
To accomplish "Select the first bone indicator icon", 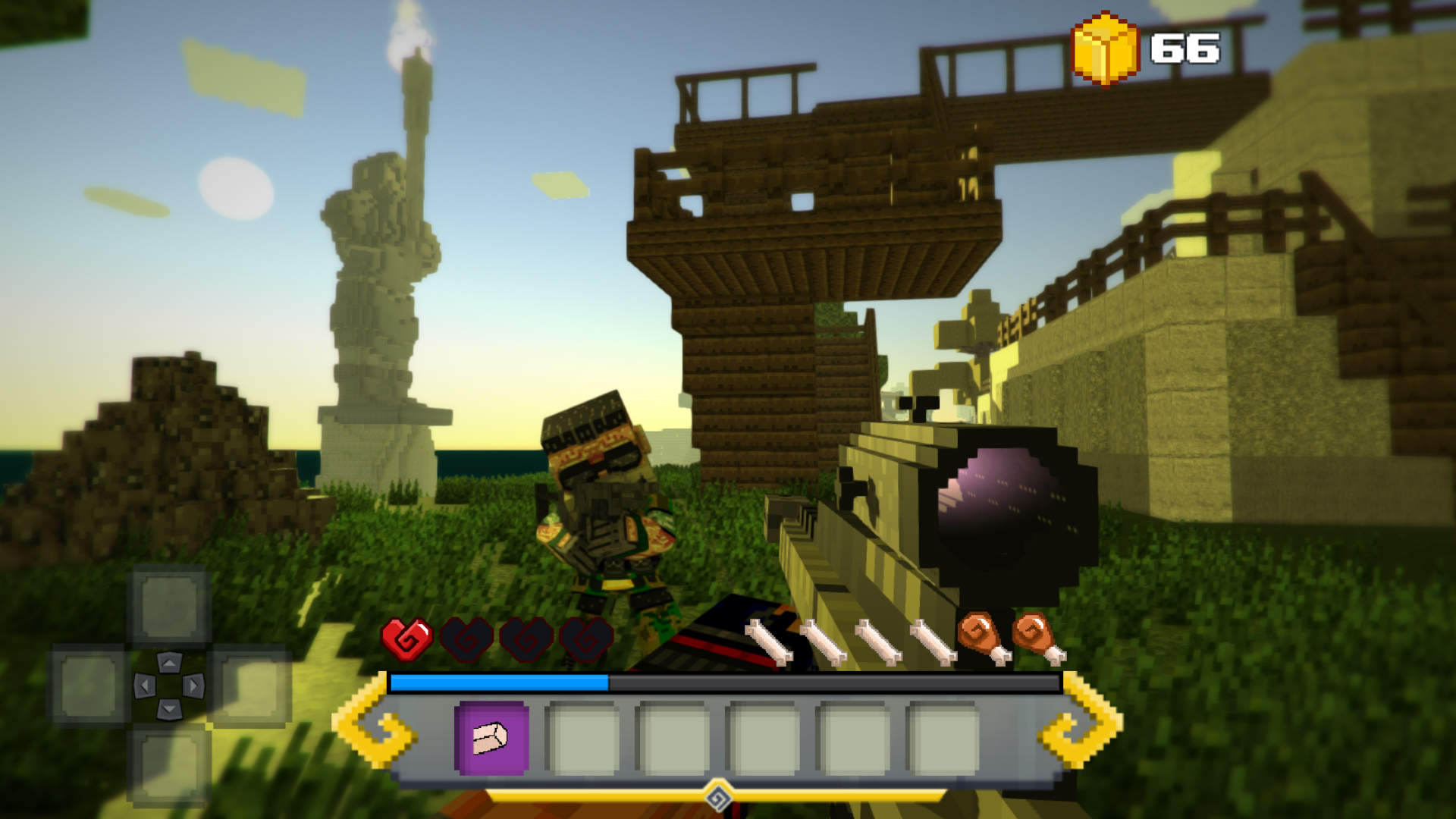I will [x=768, y=641].
